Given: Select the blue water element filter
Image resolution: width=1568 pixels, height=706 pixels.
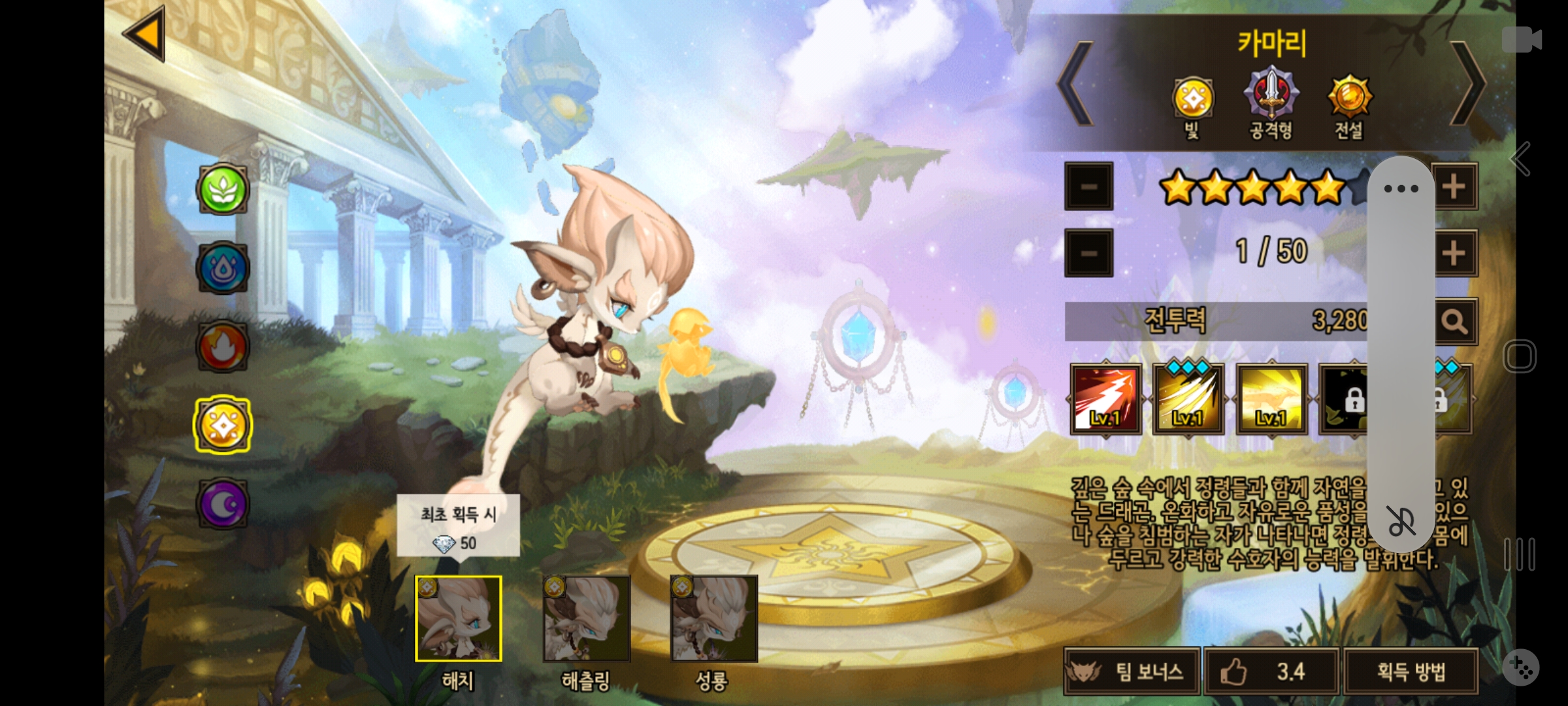Looking at the screenshot, I should (223, 268).
